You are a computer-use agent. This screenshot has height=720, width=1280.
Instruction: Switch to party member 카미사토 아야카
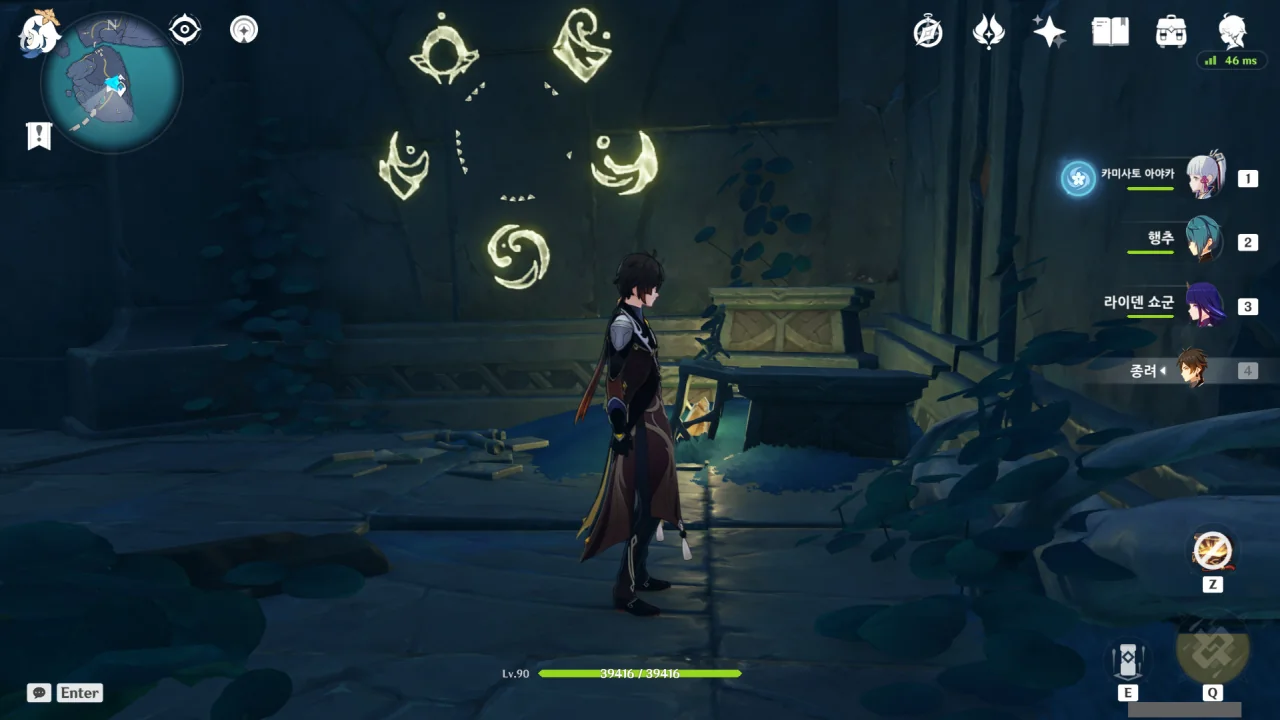pos(1205,179)
